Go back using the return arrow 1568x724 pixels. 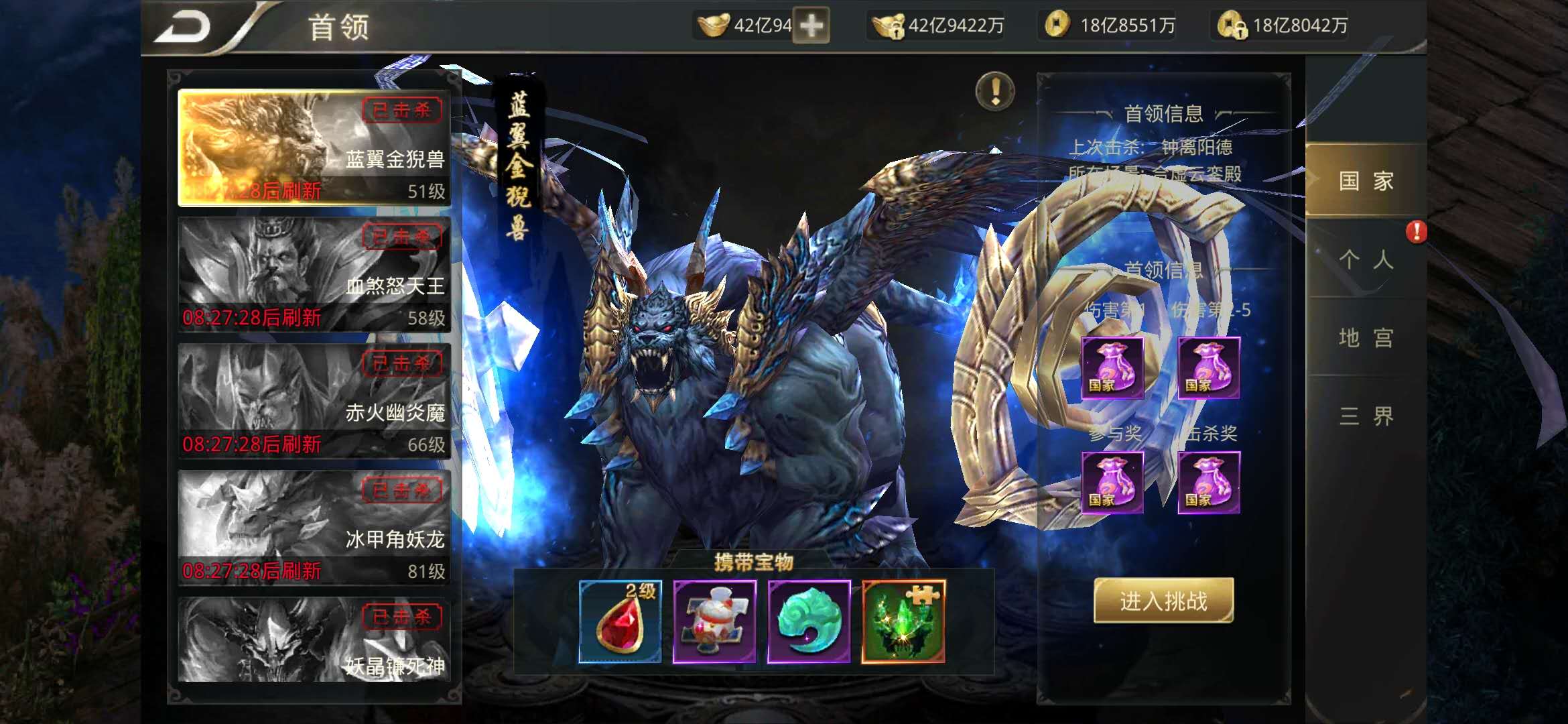[x=183, y=27]
